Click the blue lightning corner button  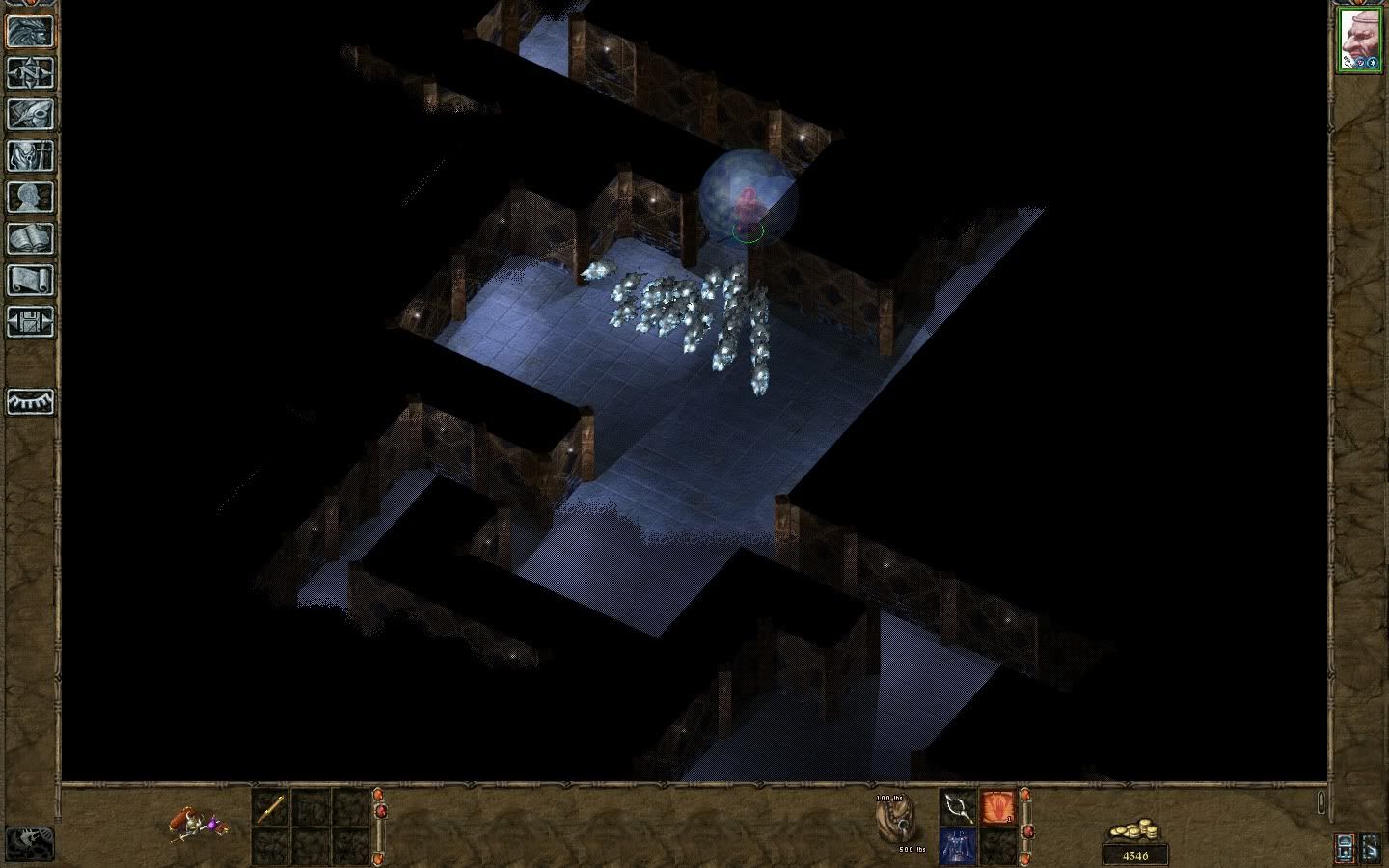click(1371, 848)
